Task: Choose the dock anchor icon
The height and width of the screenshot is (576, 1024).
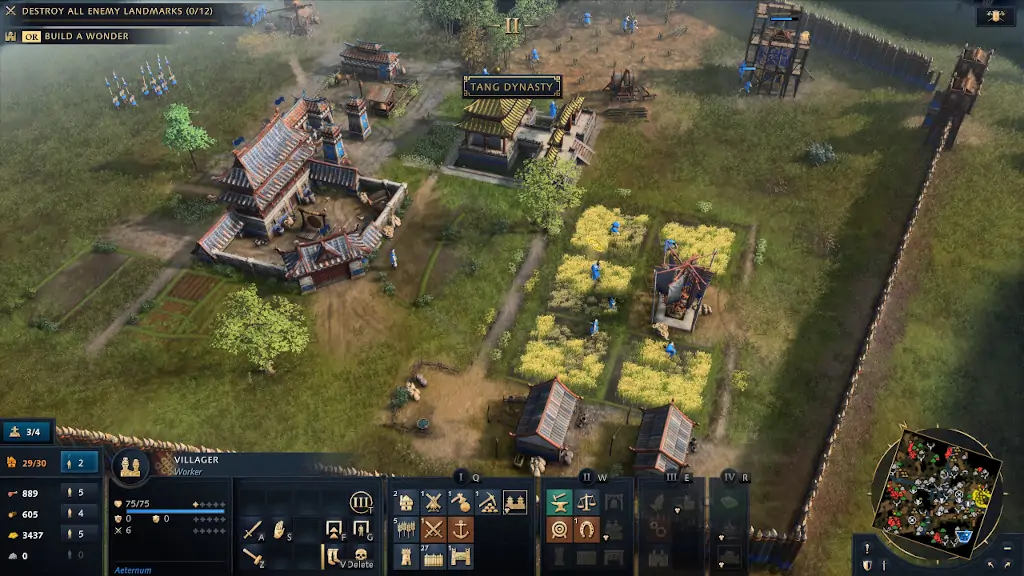Action: 460,529
